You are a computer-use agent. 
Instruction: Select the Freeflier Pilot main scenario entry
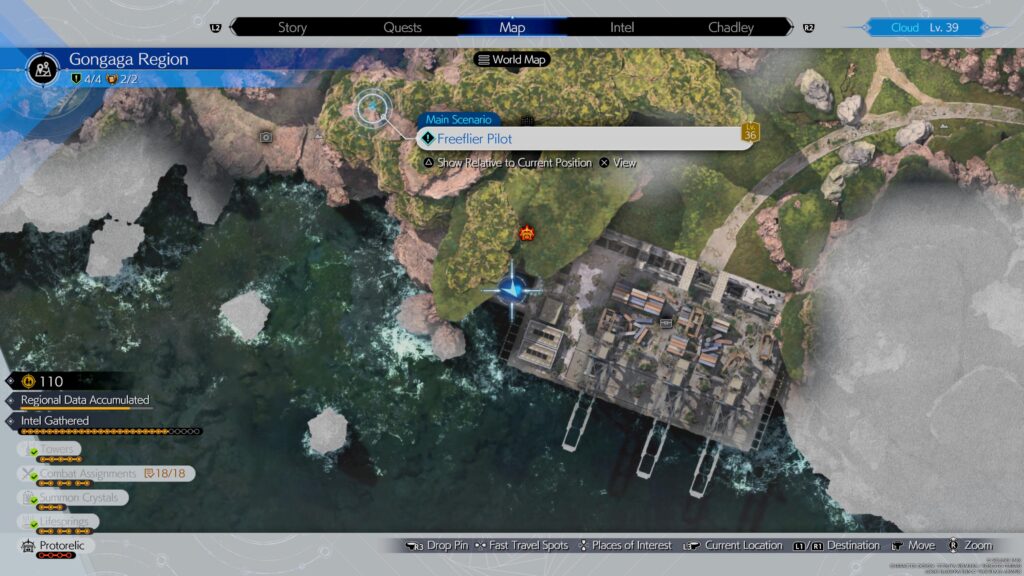[585, 139]
